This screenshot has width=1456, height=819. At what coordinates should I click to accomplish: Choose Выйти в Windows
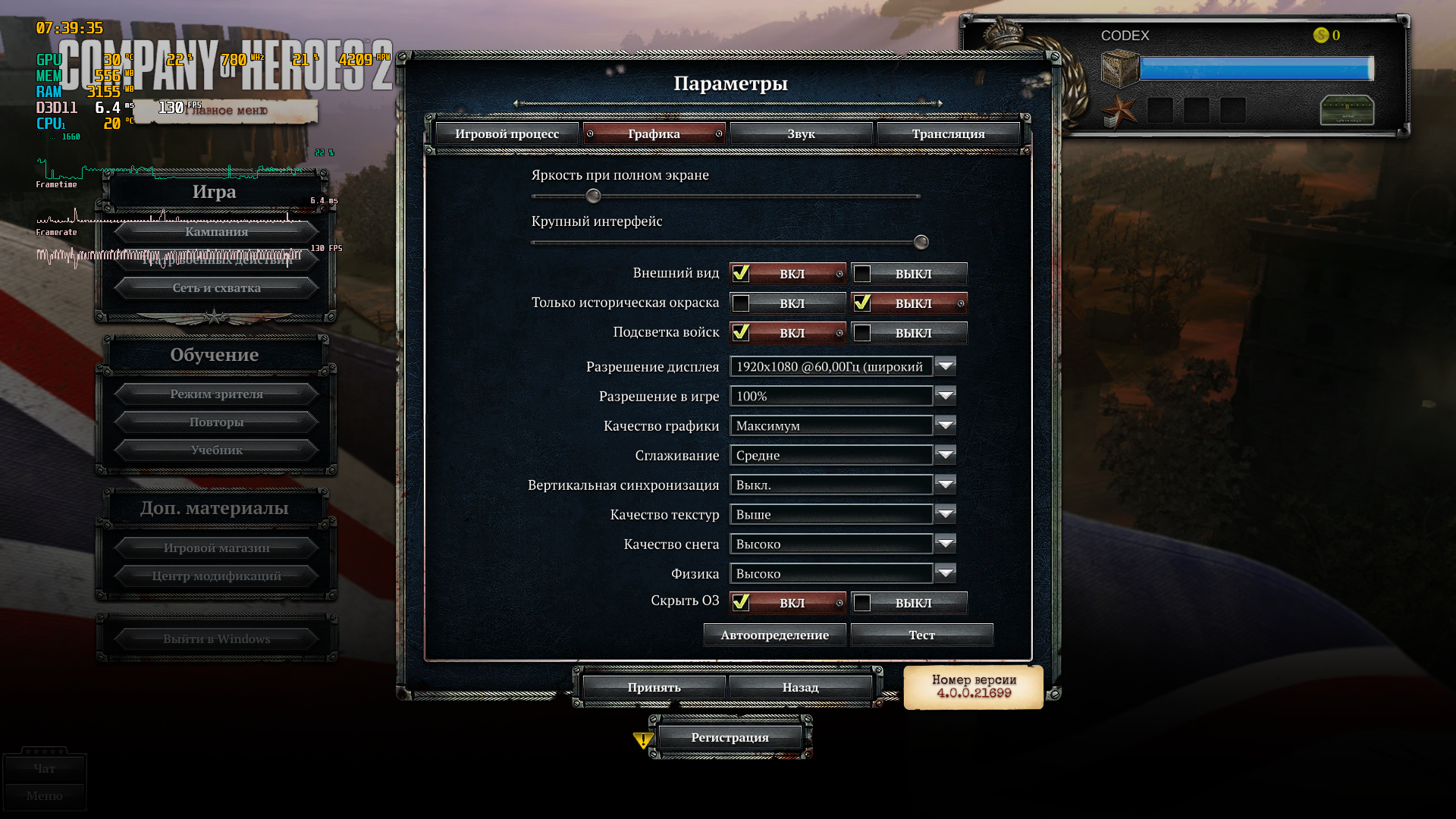click(x=216, y=639)
